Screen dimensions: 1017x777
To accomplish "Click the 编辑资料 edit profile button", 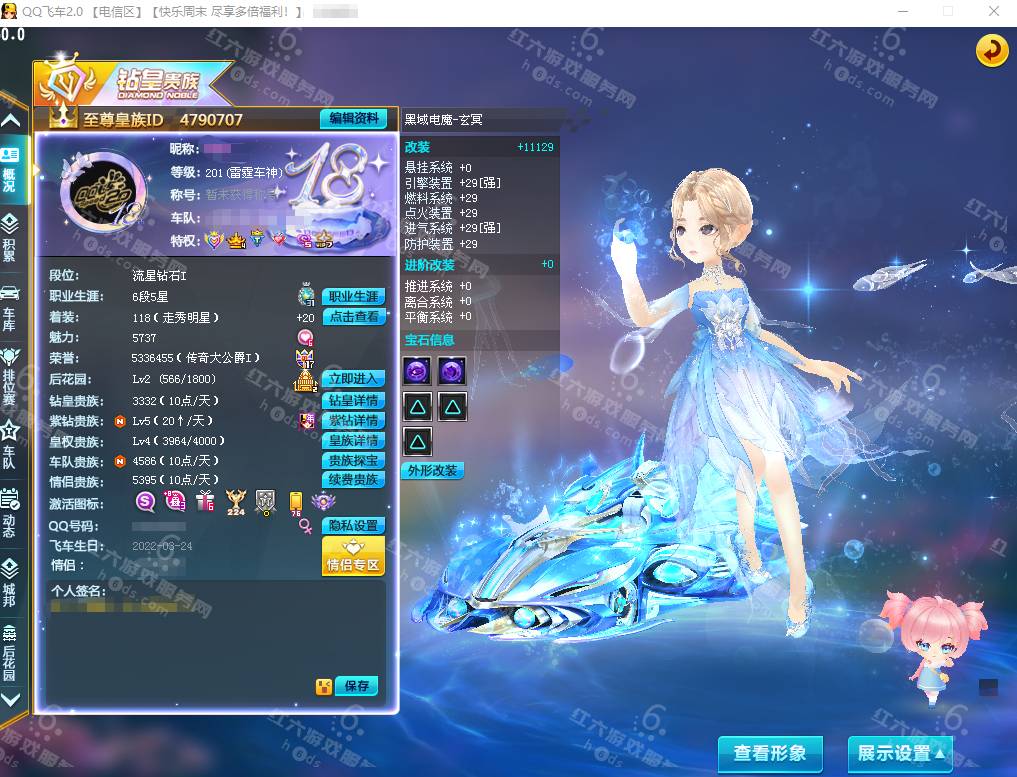I will 353,119.
